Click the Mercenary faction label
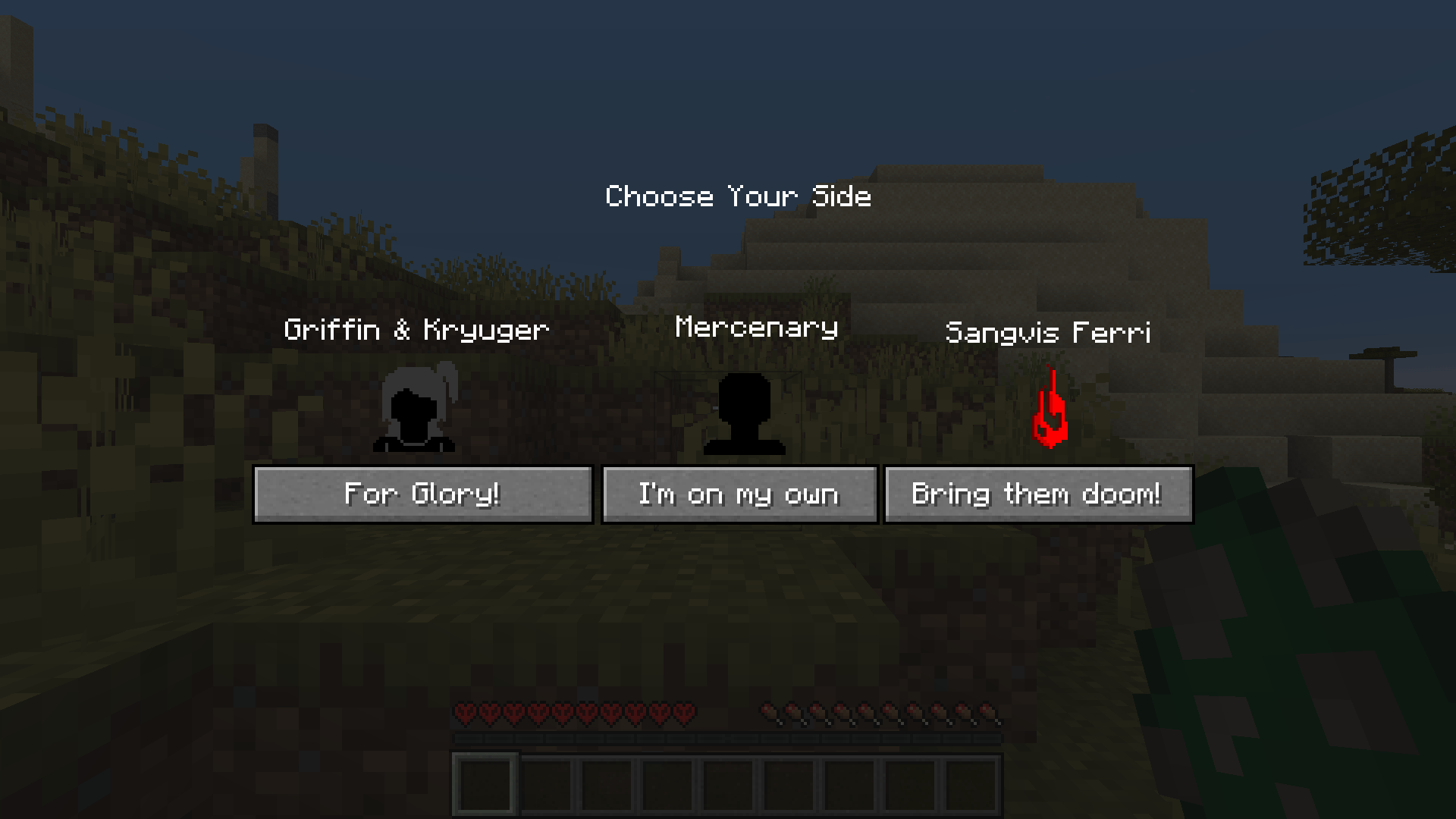The width and height of the screenshot is (1456, 819). tap(756, 327)
